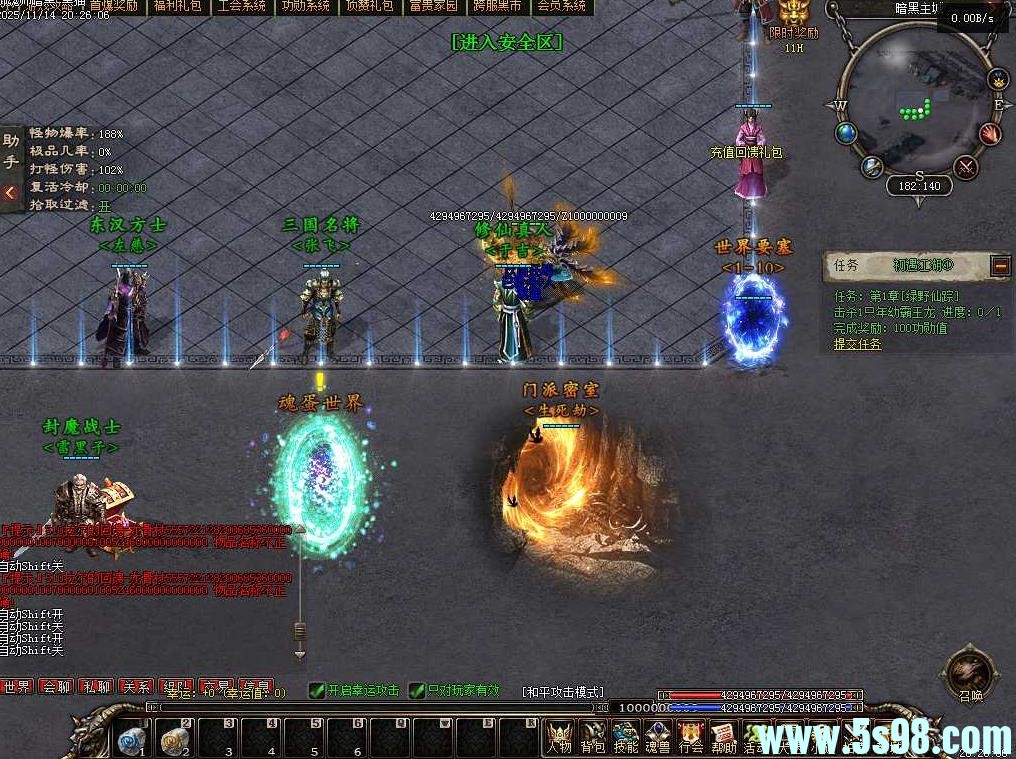
Task: Toggle the 开启幸运攻击 checkbox
Action: point(317,690)
